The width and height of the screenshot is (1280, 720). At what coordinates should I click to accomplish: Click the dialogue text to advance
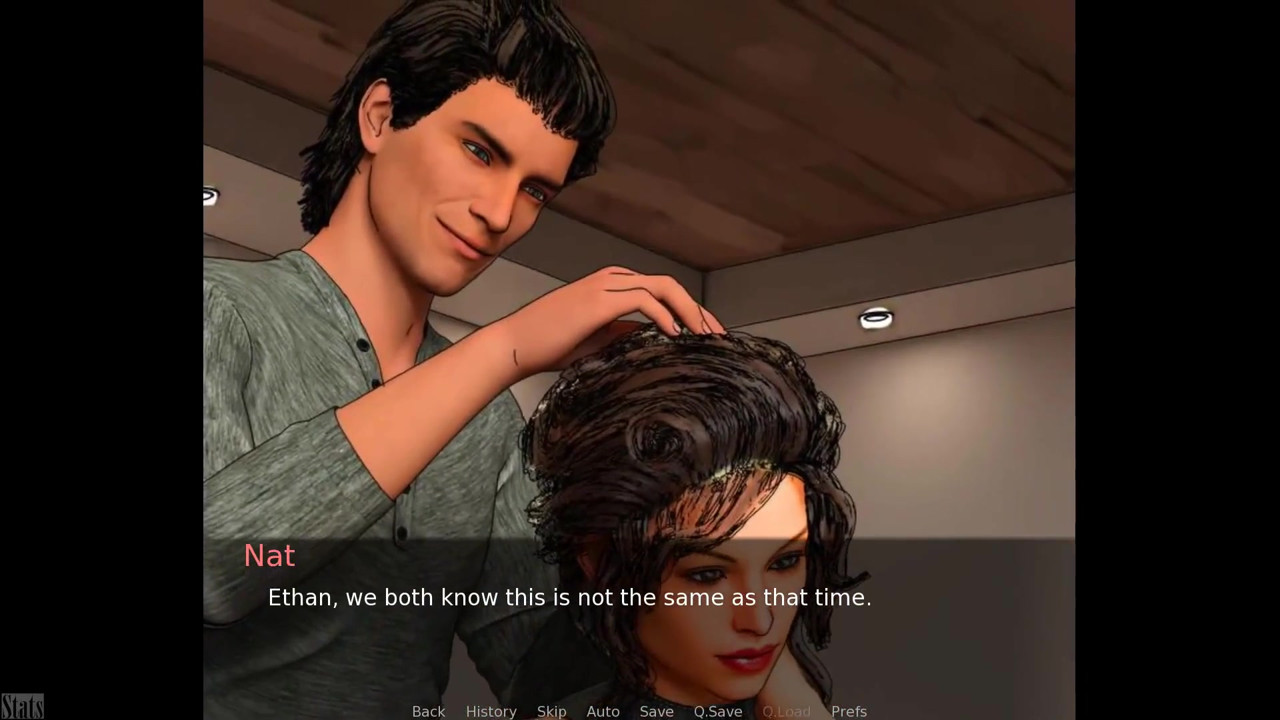point(569,598)
